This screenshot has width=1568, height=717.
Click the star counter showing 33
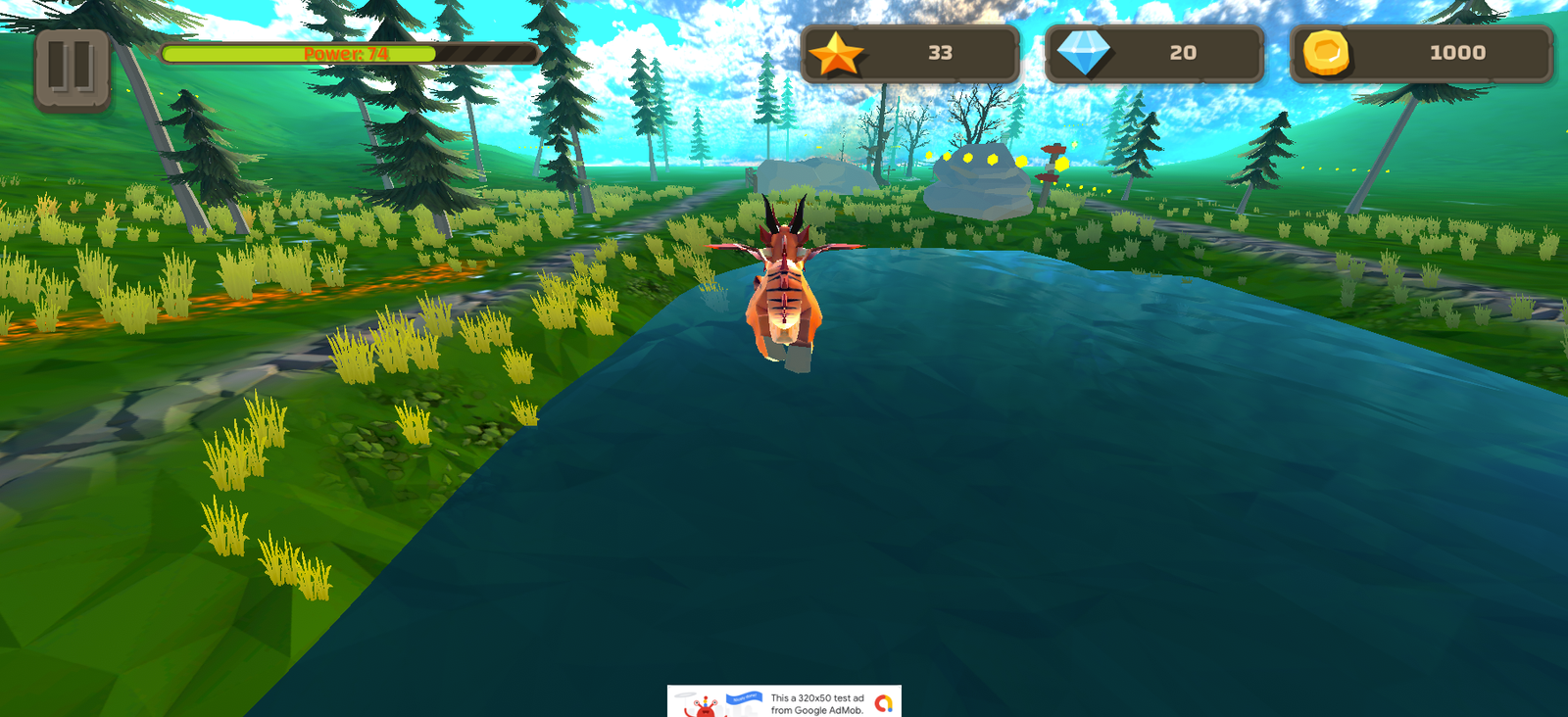point(938,54)
